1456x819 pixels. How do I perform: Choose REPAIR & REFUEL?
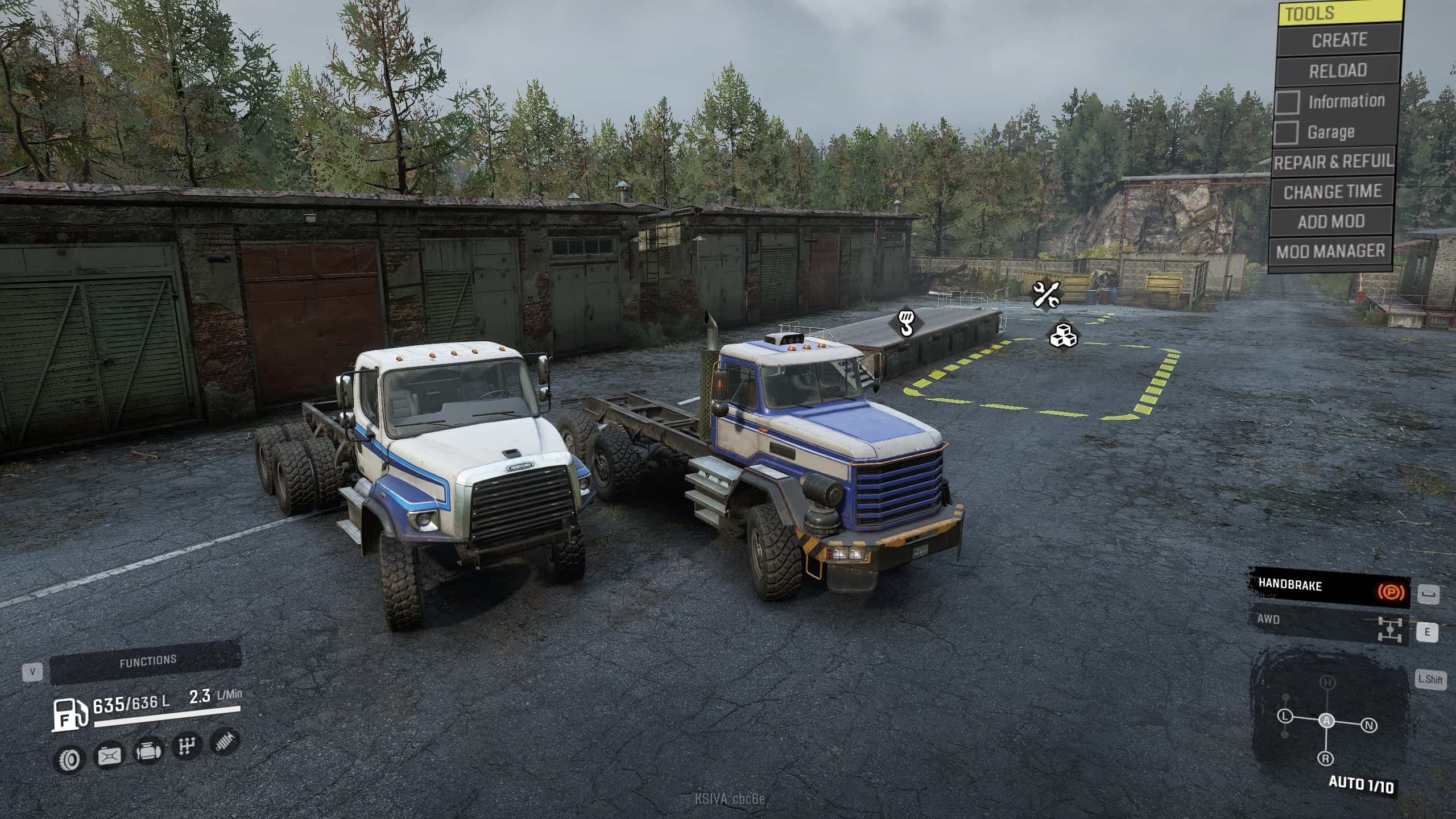coord(1333,163)
